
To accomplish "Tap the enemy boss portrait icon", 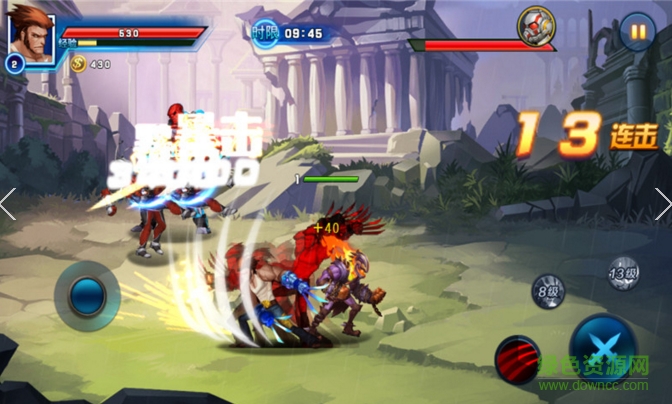I will pos(536,26).
